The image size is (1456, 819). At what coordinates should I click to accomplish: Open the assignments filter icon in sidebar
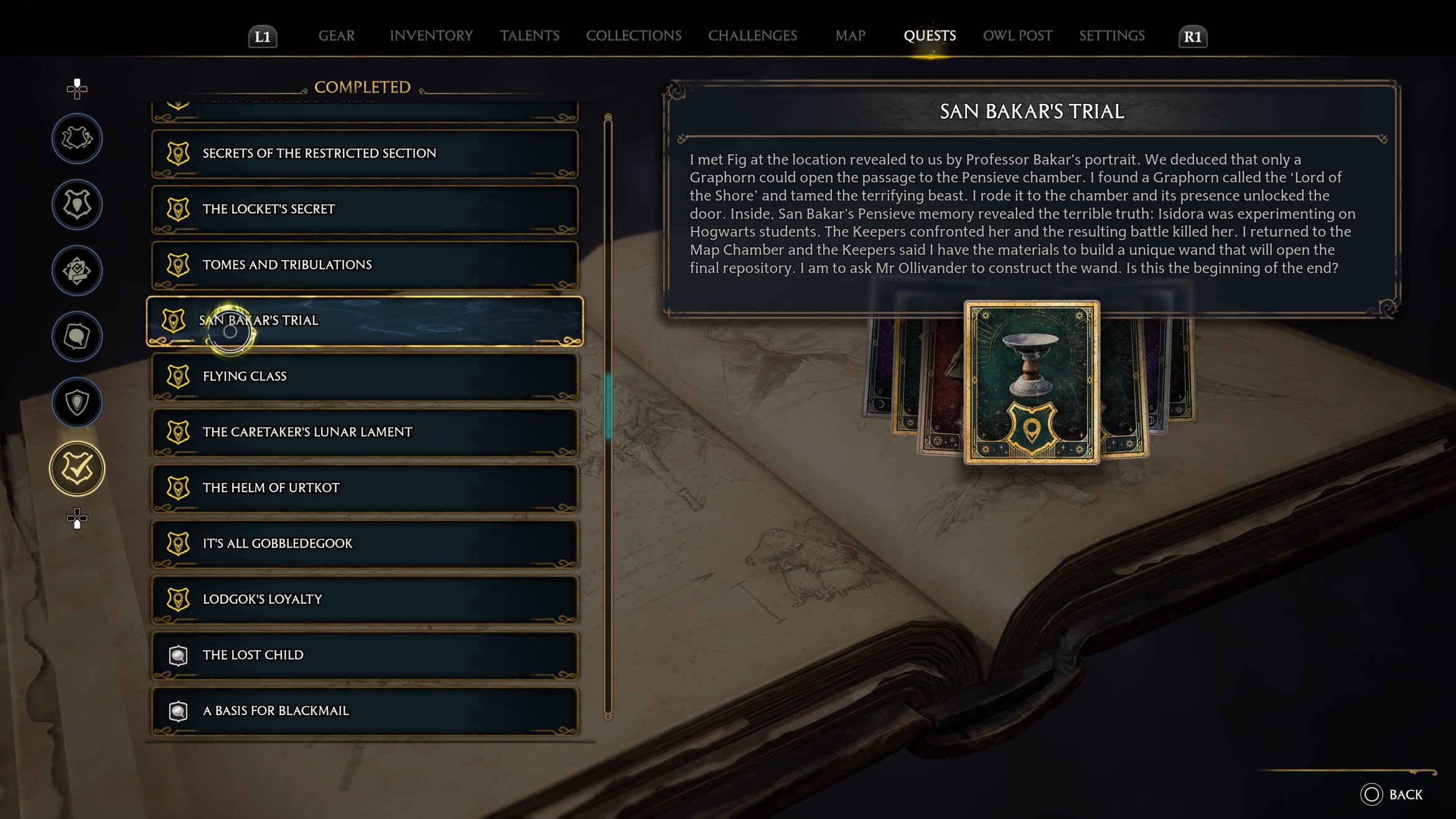76,271
